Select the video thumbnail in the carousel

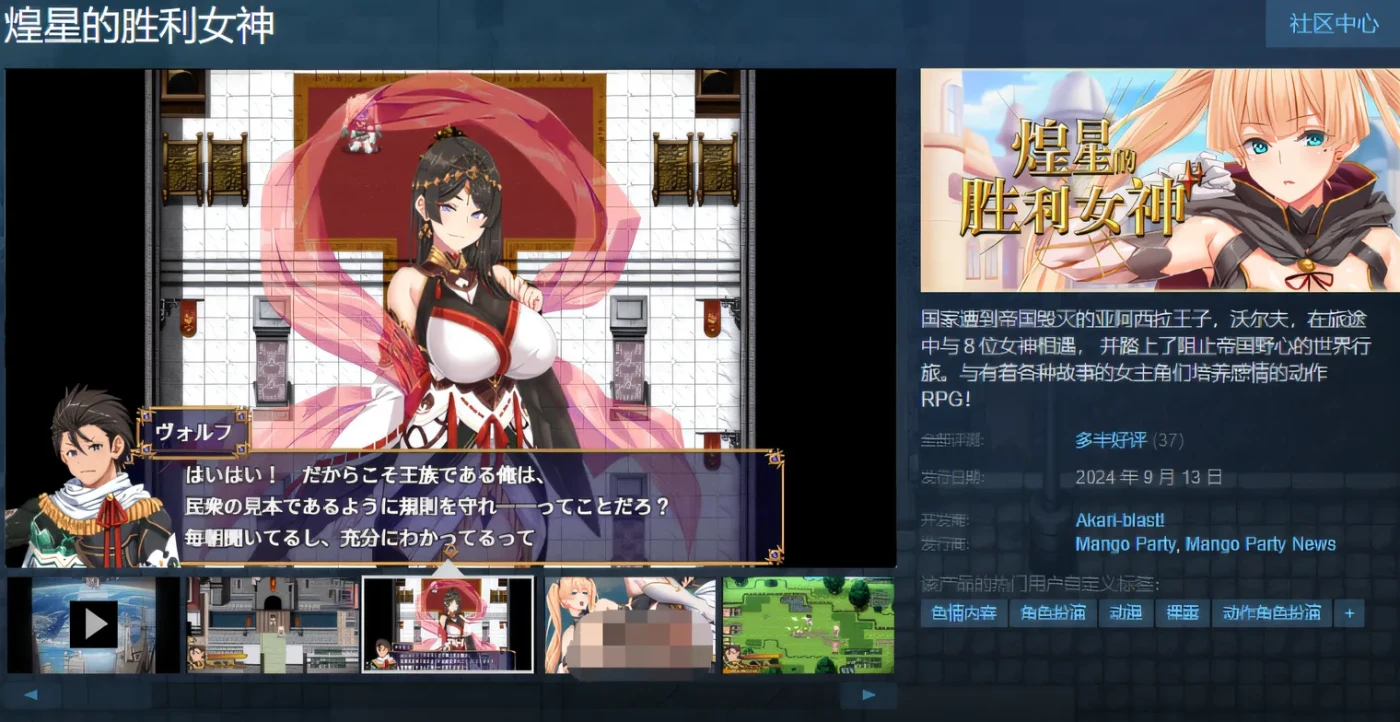pyautogui.click(x=93, y=622)
